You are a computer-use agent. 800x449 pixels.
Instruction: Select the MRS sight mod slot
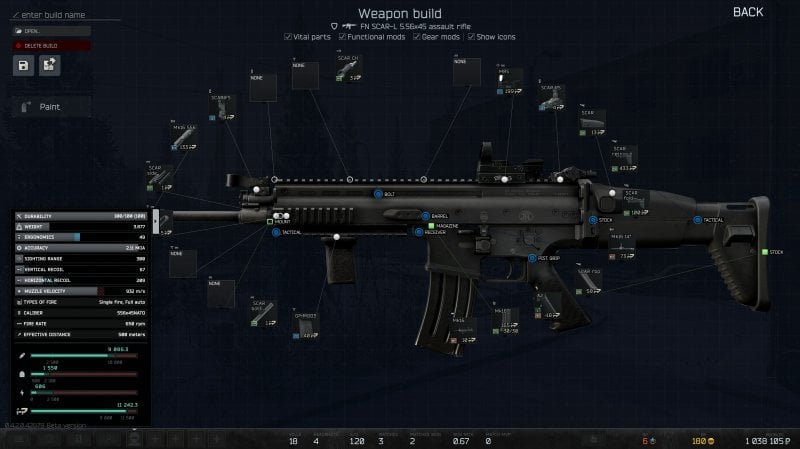click(508, 82)
